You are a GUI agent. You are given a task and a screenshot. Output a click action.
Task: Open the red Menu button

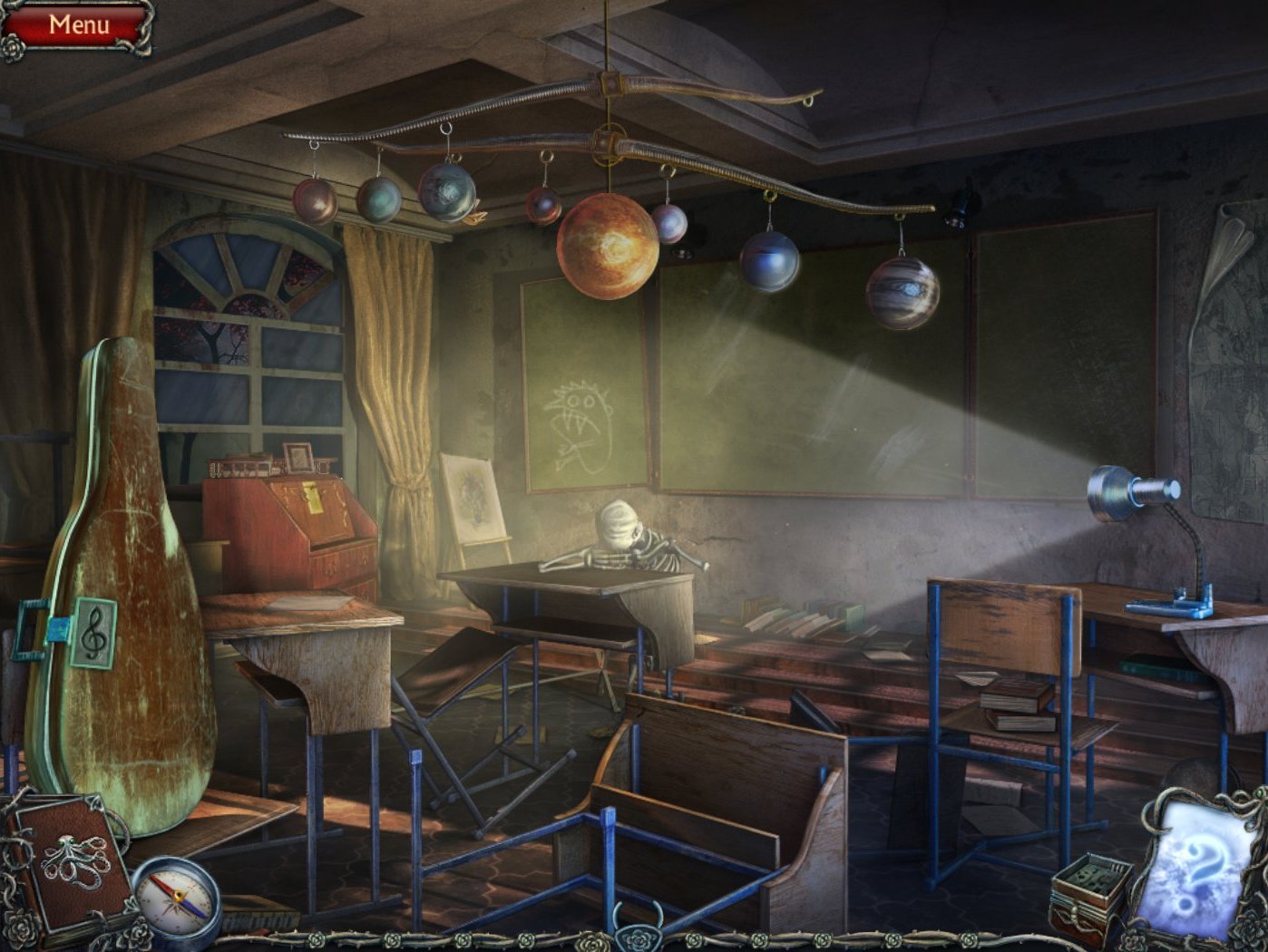[78, 25]
